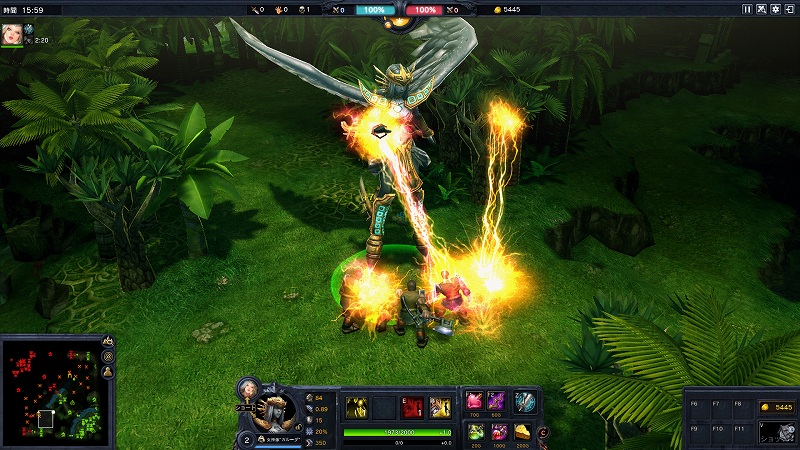Click the allied hero portrait at top left
The width and height of the screenshot is (800, 450).
pyautogui.click(x=12, y=34)
